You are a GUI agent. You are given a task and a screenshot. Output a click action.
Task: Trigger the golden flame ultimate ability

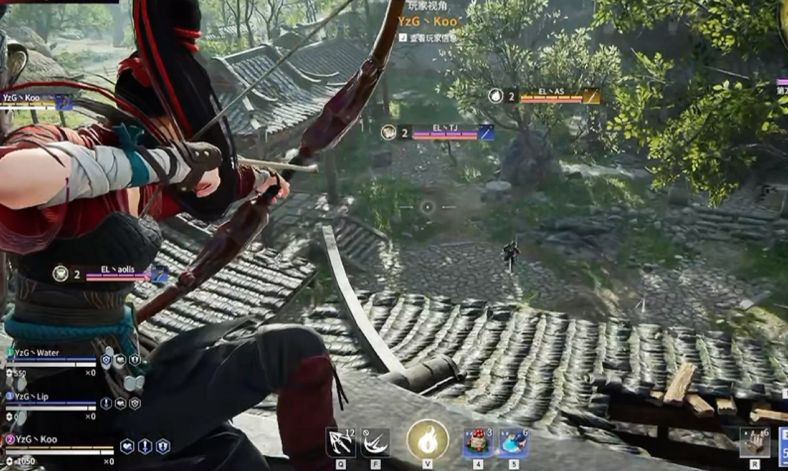click(x=427, y=440)
